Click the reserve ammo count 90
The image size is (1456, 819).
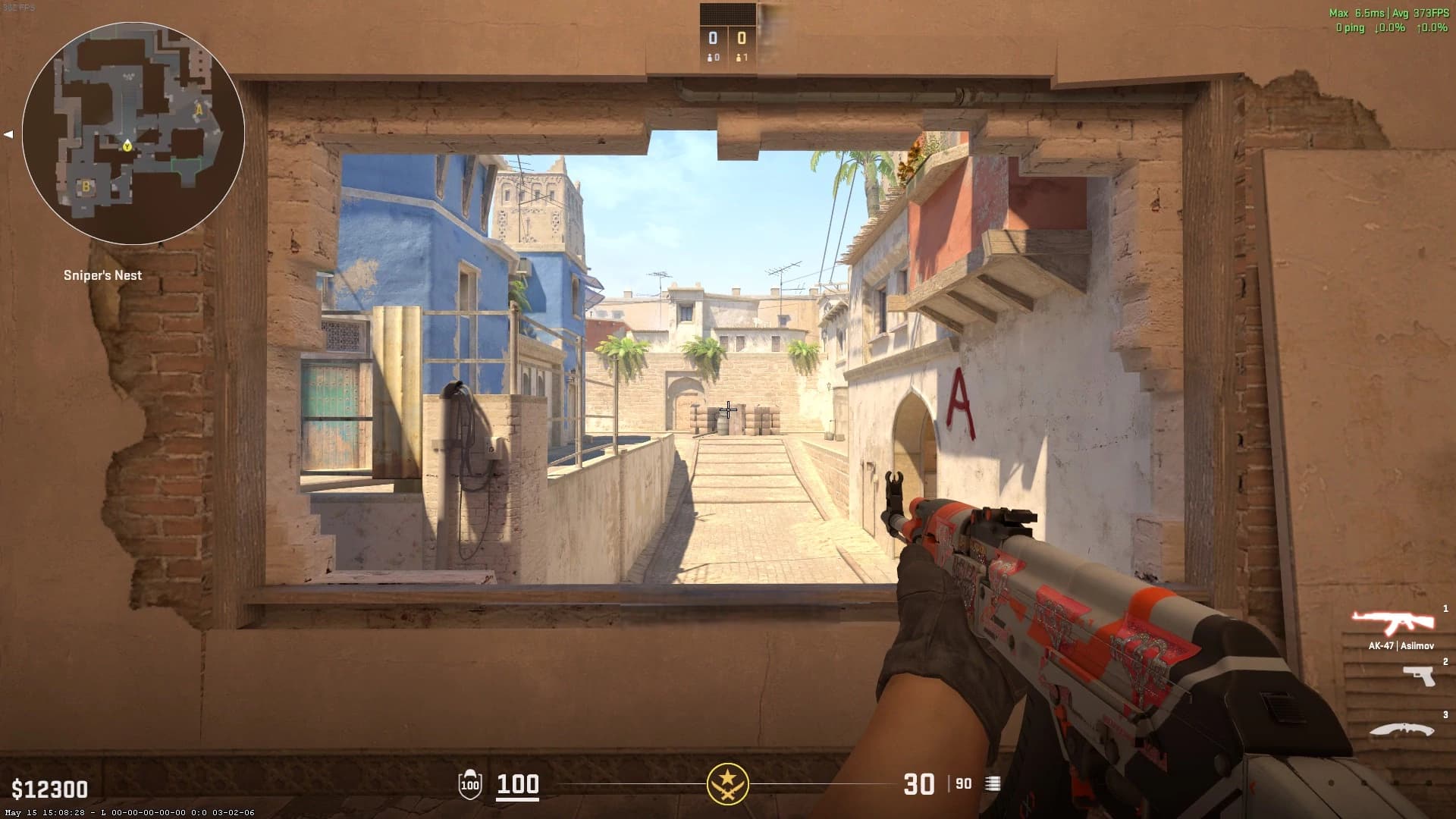tap(962, 784)
